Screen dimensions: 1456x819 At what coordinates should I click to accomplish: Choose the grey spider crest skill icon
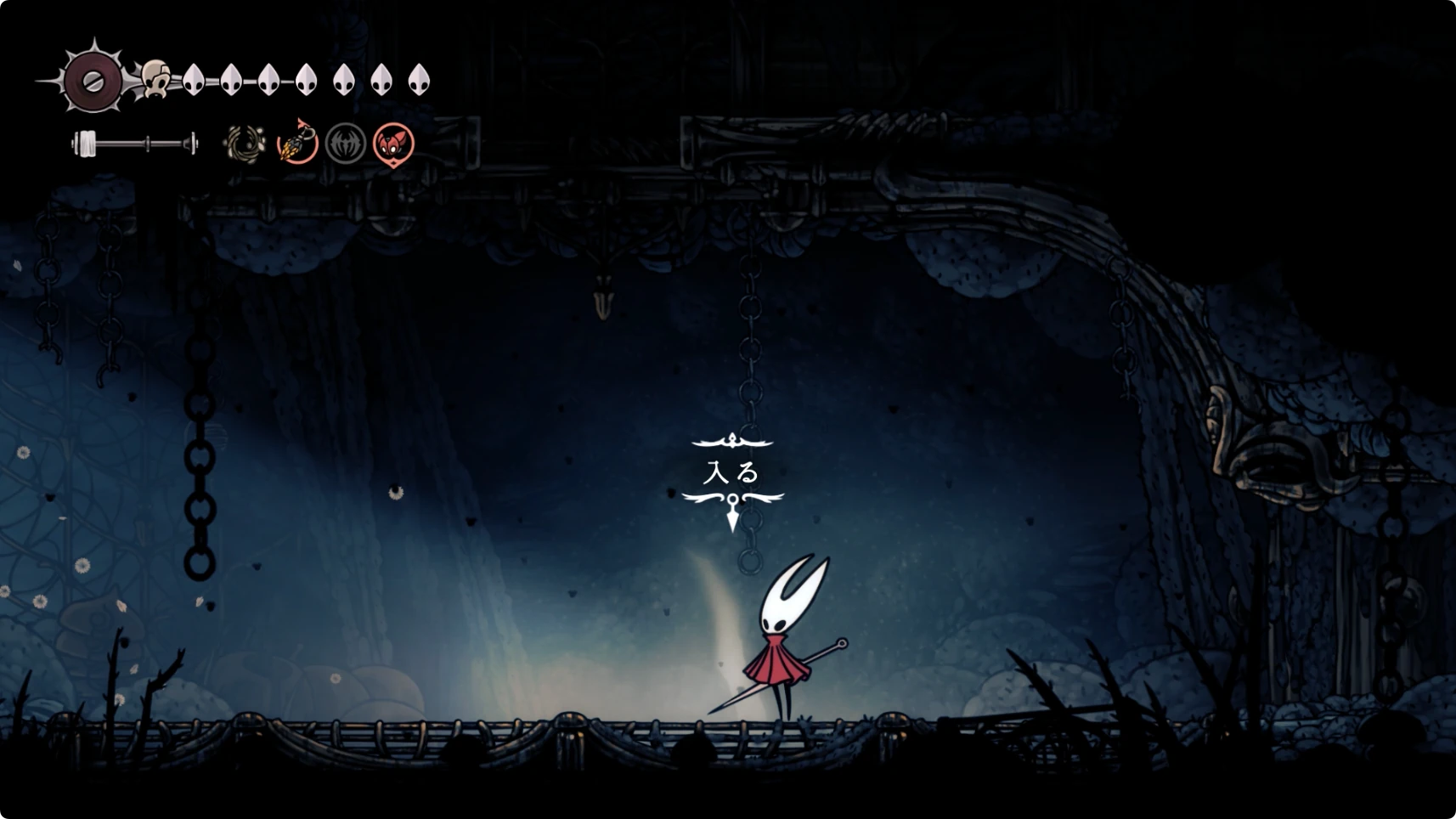pyautogui.click(x=346, y=143)
